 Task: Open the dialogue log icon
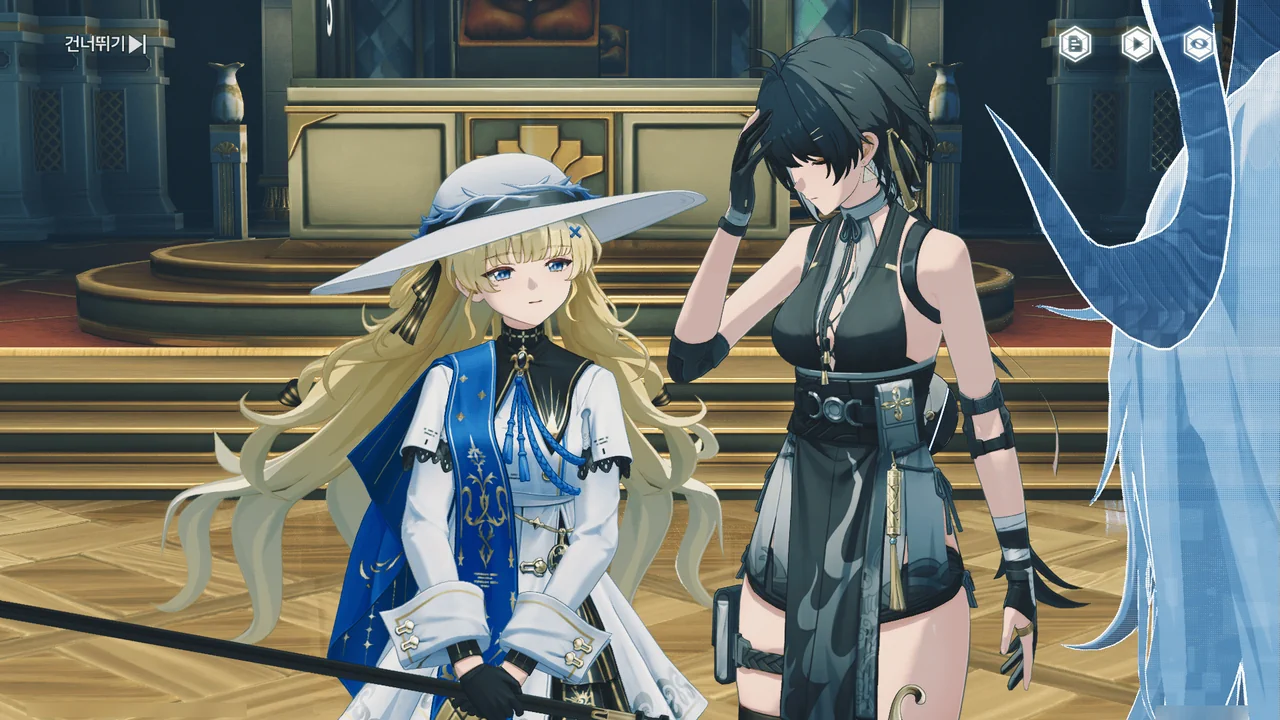click(1075, 44)
